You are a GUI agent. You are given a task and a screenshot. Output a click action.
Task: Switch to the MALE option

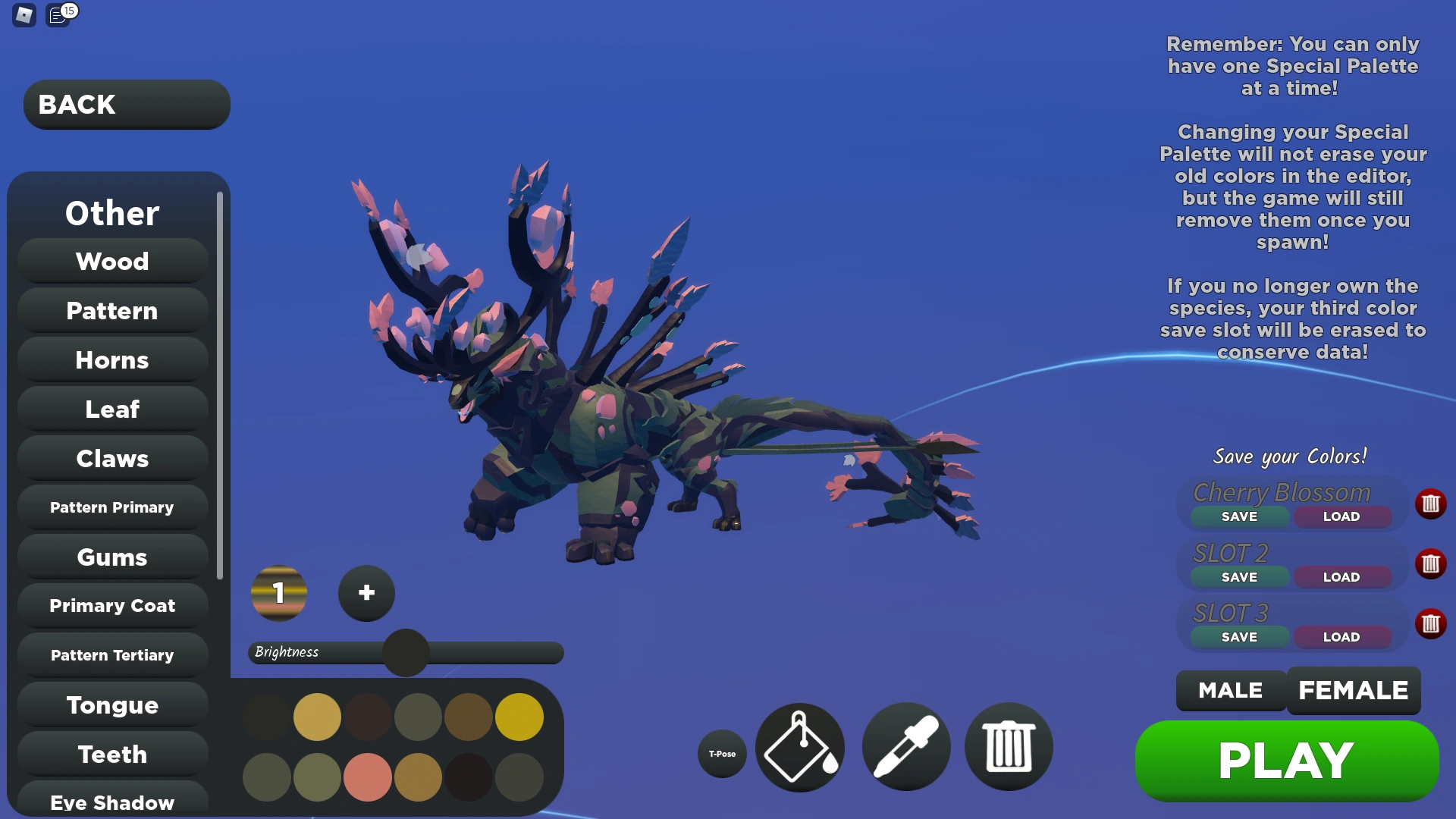(1230, 691)
